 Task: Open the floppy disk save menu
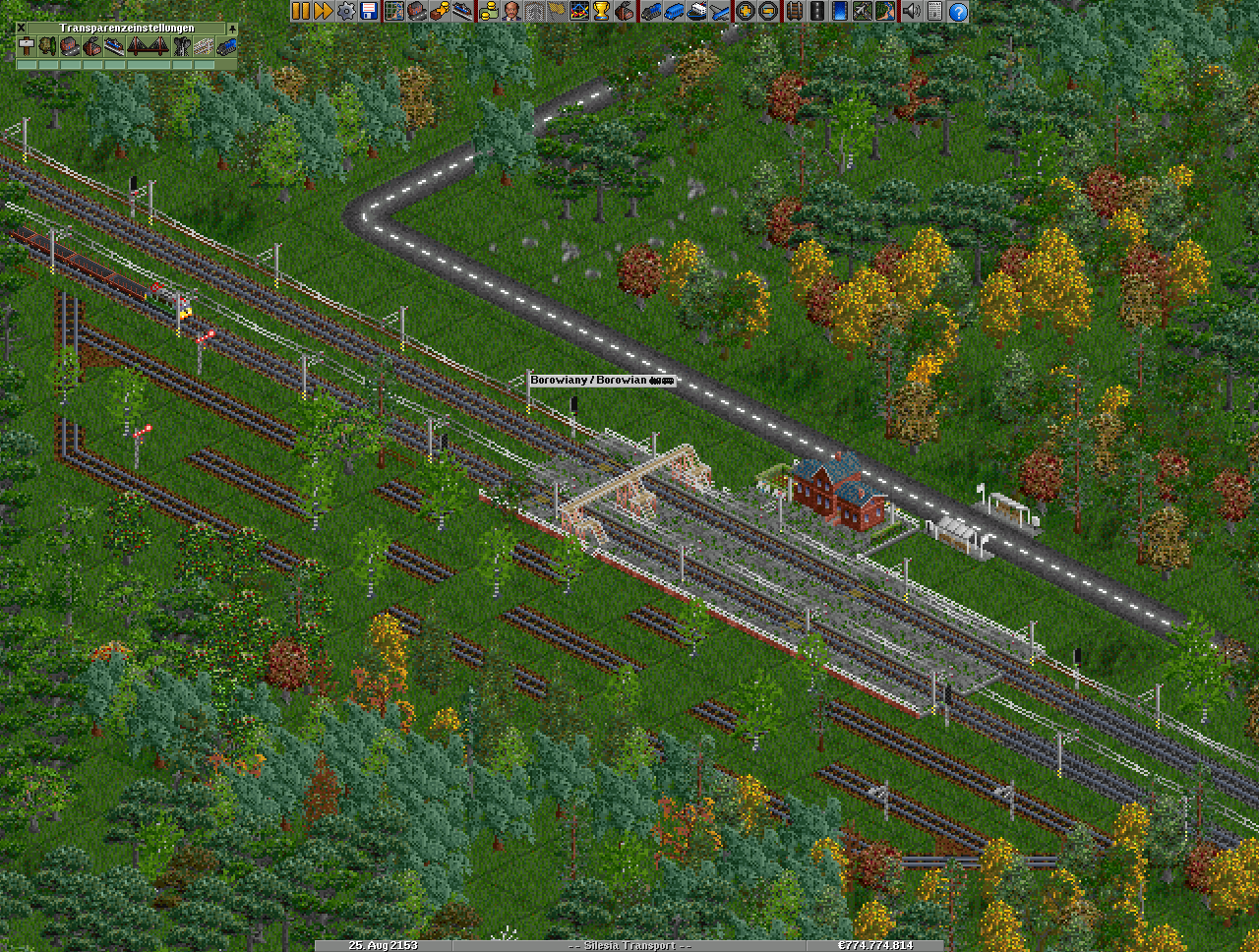coord(369,12)
